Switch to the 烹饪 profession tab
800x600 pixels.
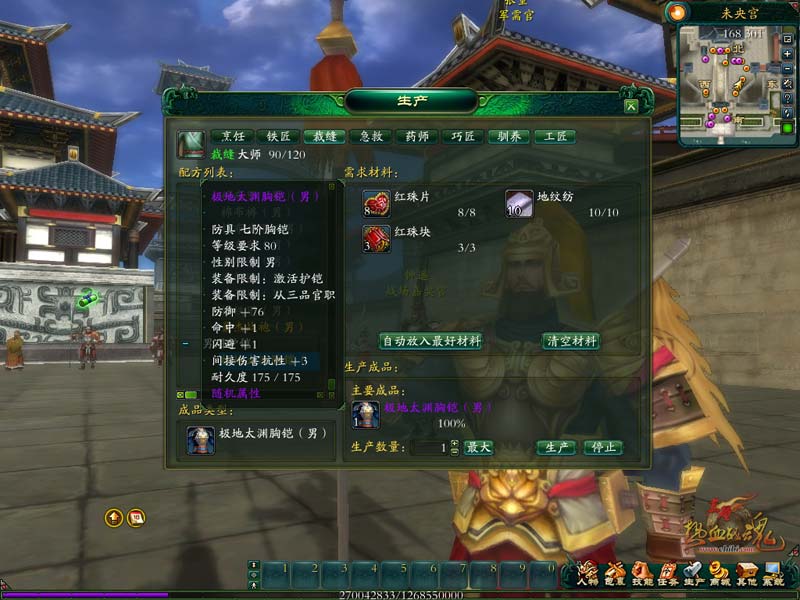point(231,137)
